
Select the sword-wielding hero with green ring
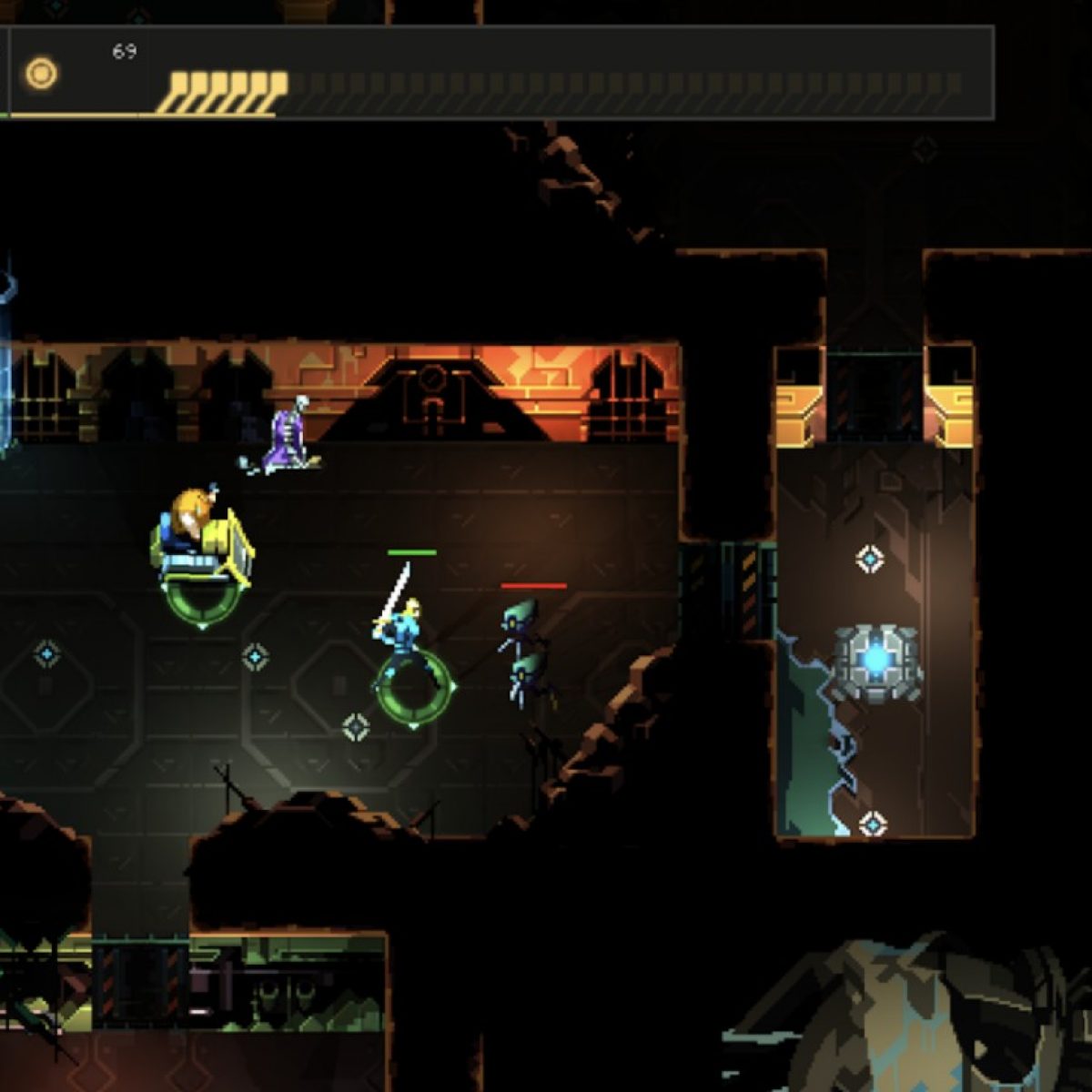point(406,630)
